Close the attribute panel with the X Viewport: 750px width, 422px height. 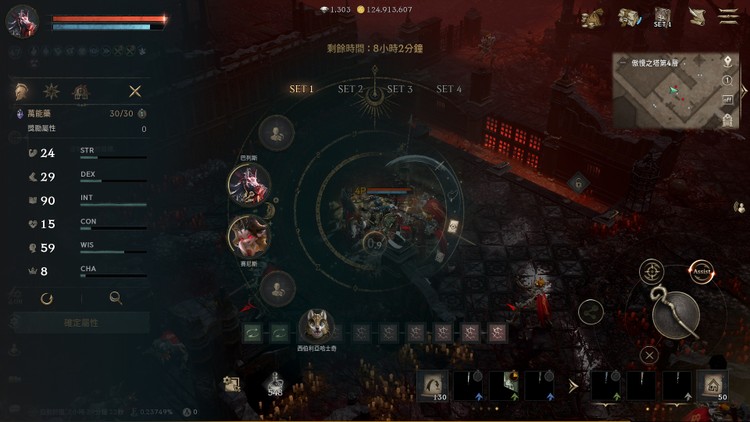(135, 91)
